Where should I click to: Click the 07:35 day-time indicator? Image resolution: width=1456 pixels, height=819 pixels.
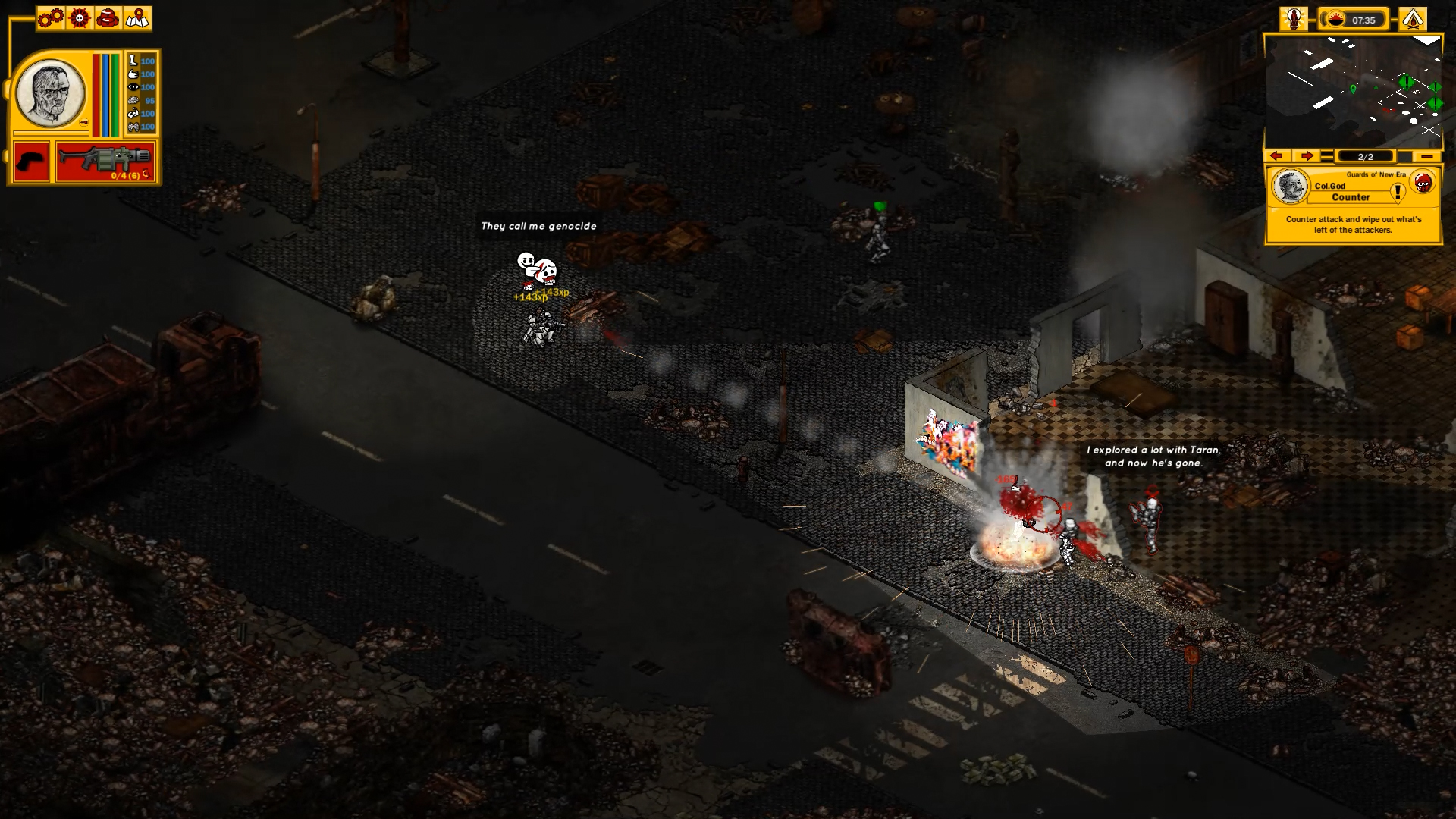coord(1363,20)
